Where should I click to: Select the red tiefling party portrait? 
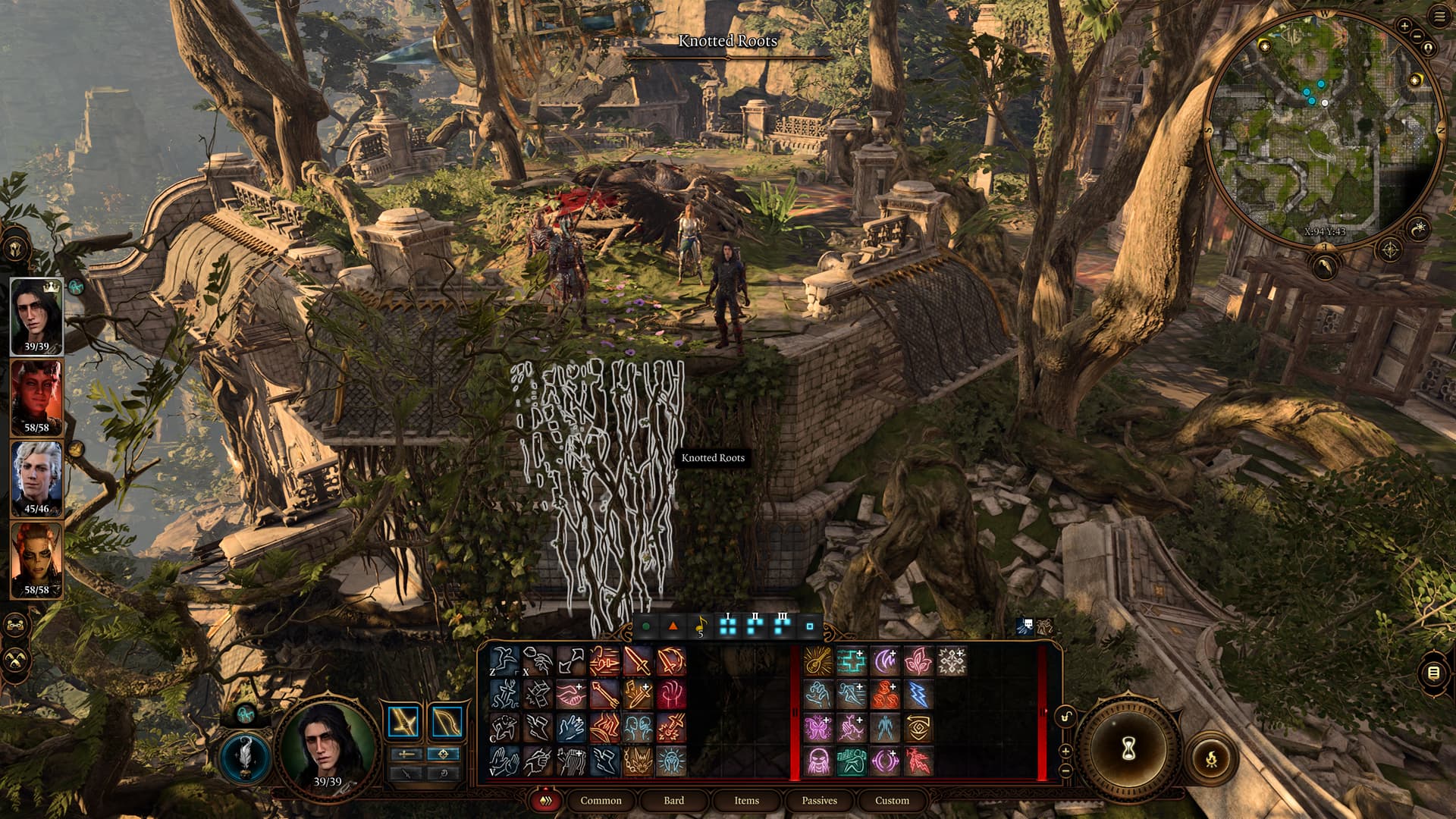click(36, 397)
